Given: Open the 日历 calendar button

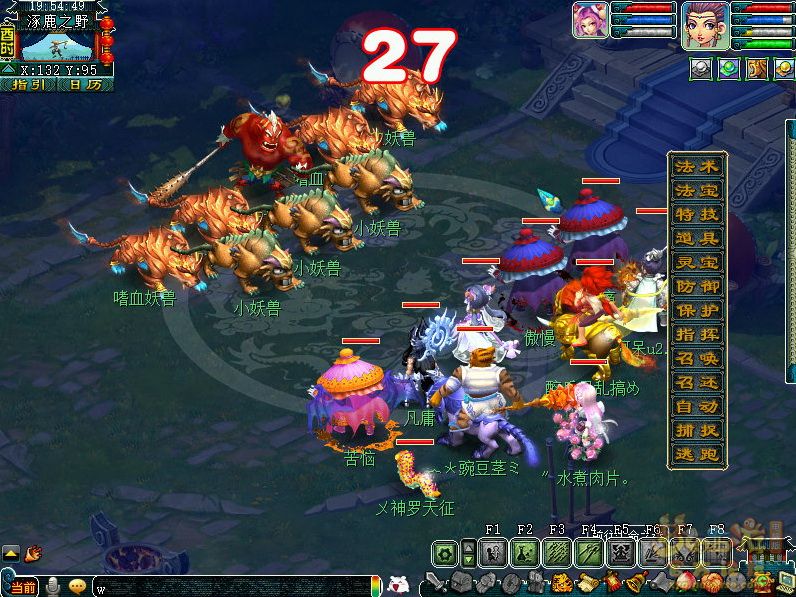Looking at the screenshot, I should click(85, 85).
